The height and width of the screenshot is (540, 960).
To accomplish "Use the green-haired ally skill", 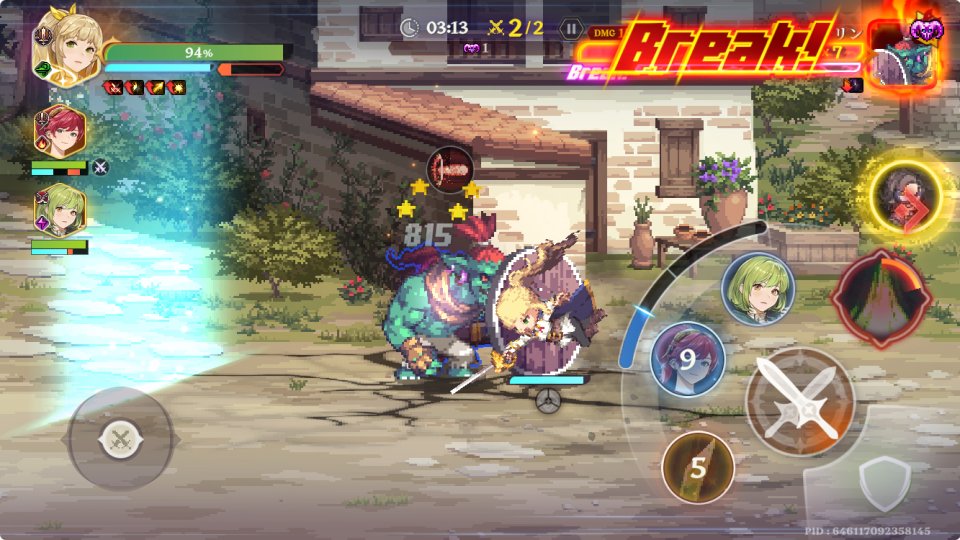I will tap(757, 288).
